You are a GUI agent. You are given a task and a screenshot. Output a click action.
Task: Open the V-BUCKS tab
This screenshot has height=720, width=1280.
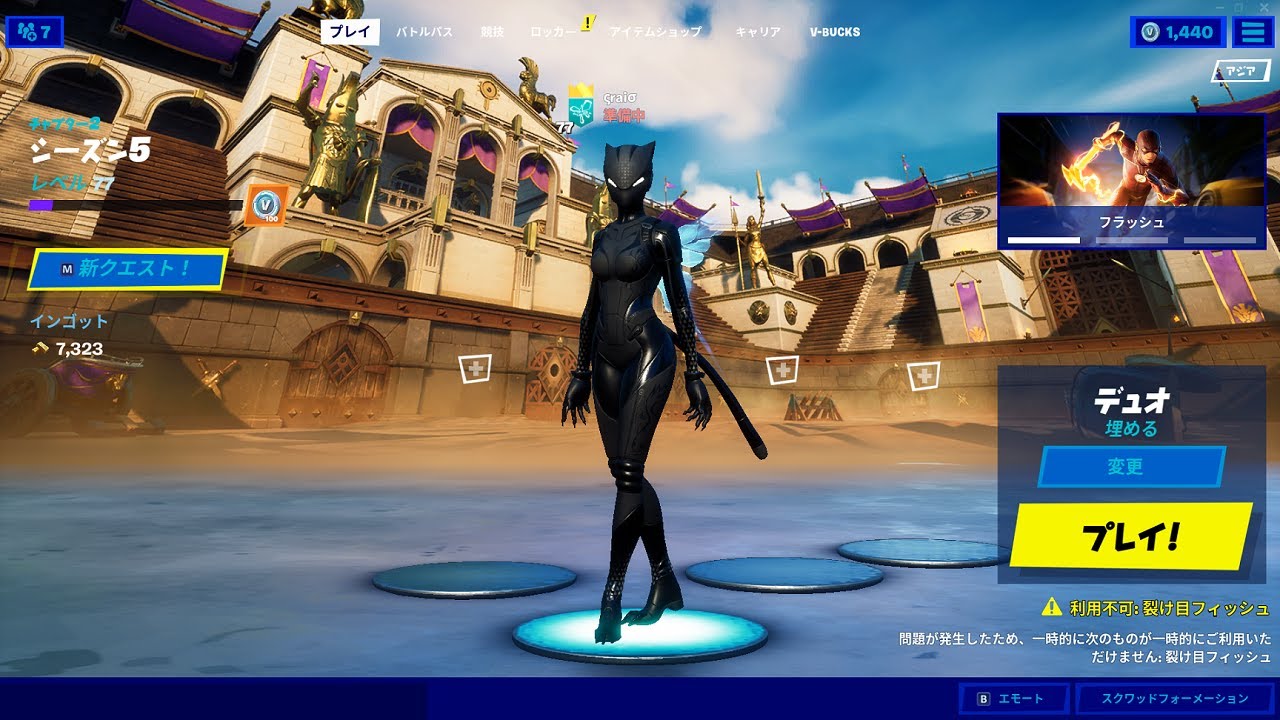(835, 32)
